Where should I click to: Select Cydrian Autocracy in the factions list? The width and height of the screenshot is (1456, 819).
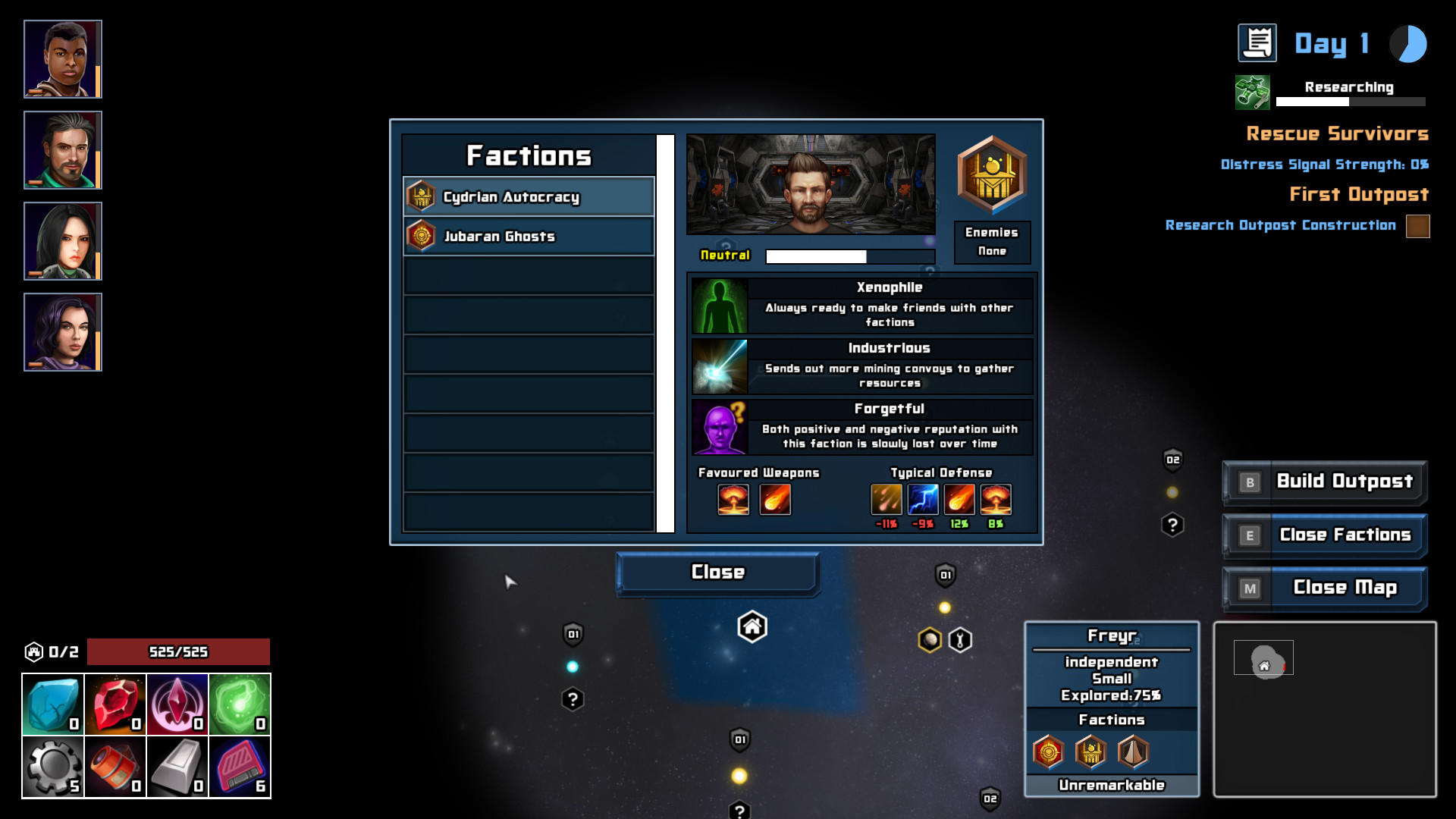[529, 196]
